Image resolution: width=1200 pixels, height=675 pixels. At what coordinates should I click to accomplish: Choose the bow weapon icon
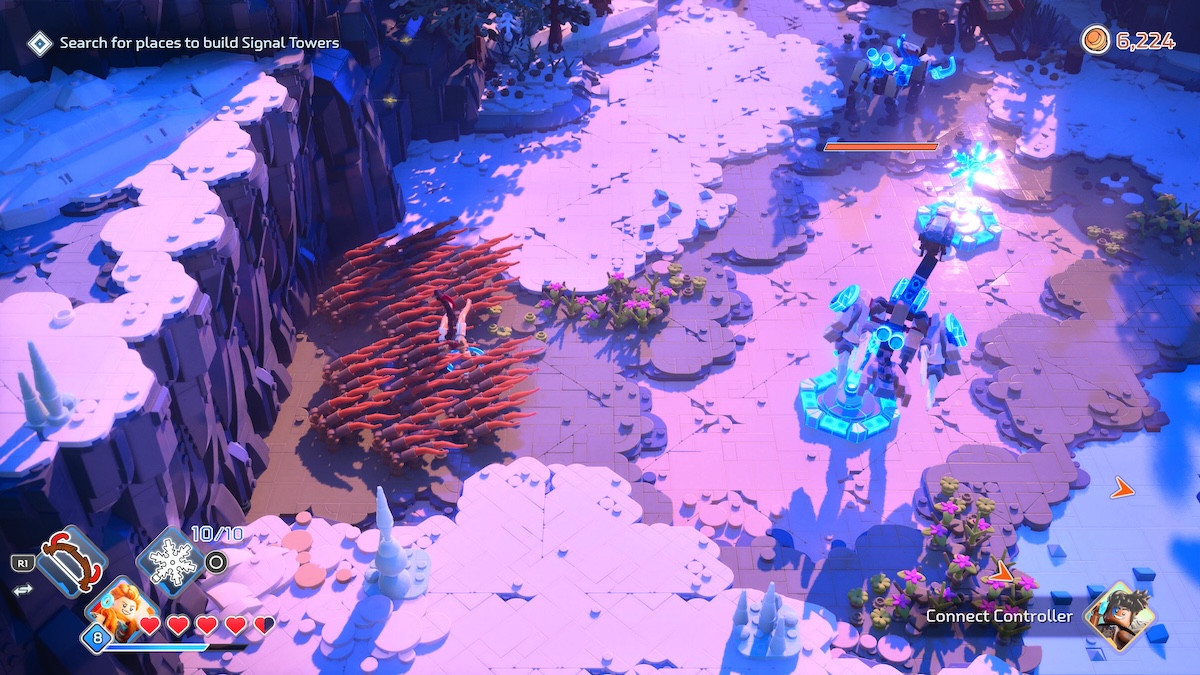click(71, 562)
